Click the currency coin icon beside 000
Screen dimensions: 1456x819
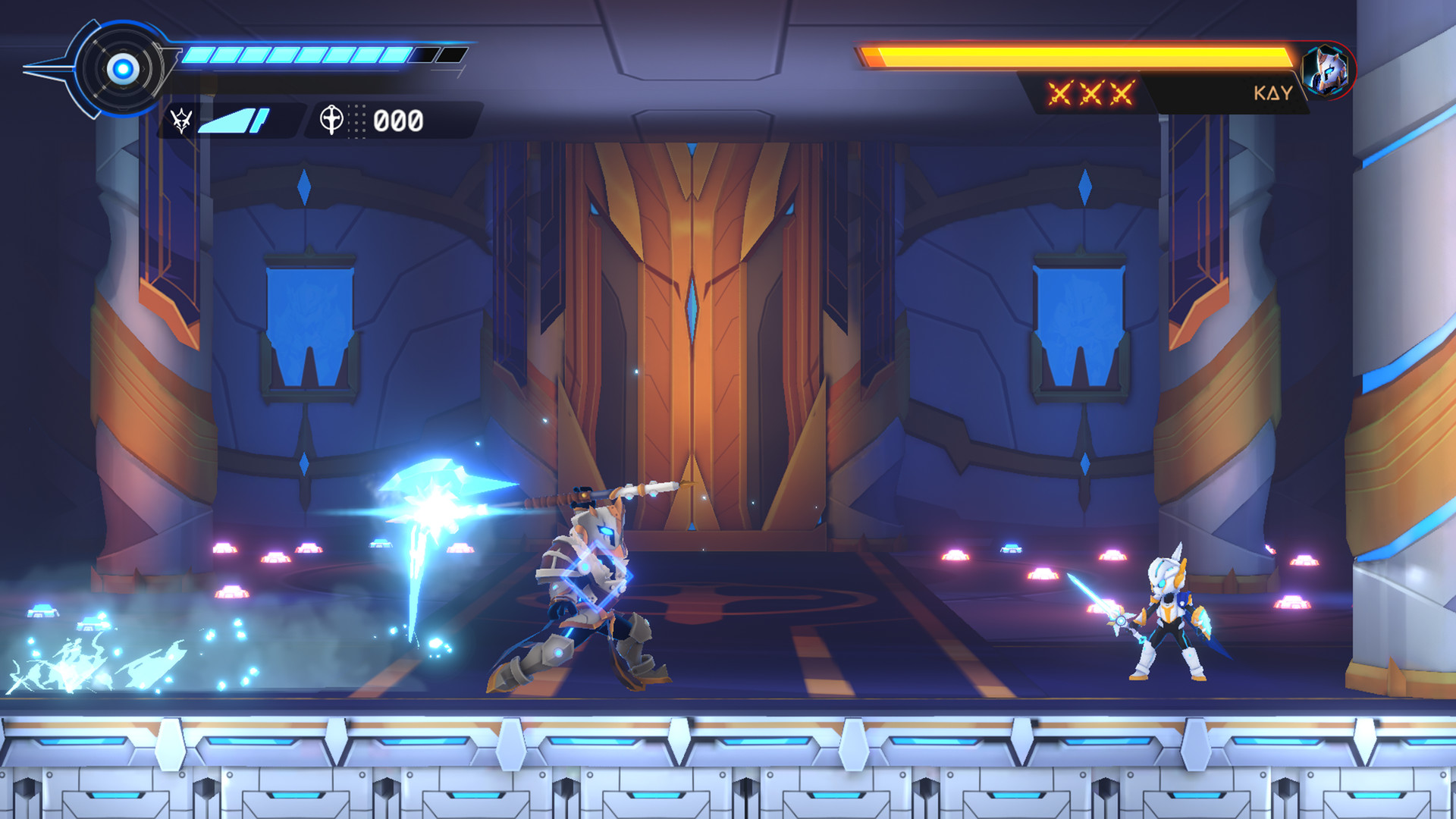coord(331,118)
